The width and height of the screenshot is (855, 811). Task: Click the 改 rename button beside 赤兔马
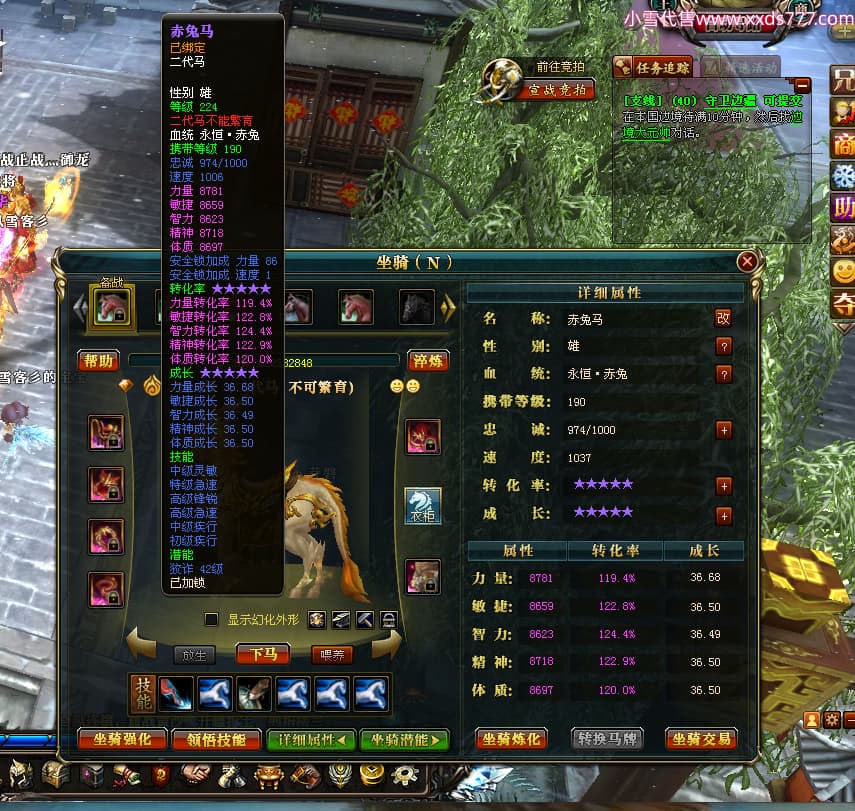pos(723,318)
